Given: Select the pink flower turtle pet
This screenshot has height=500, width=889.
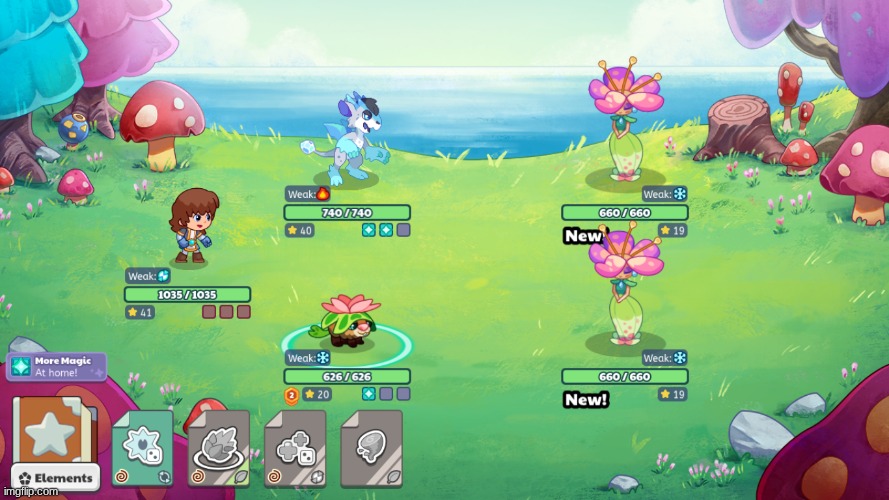Looking at the screenshot, I should [346, 320].
